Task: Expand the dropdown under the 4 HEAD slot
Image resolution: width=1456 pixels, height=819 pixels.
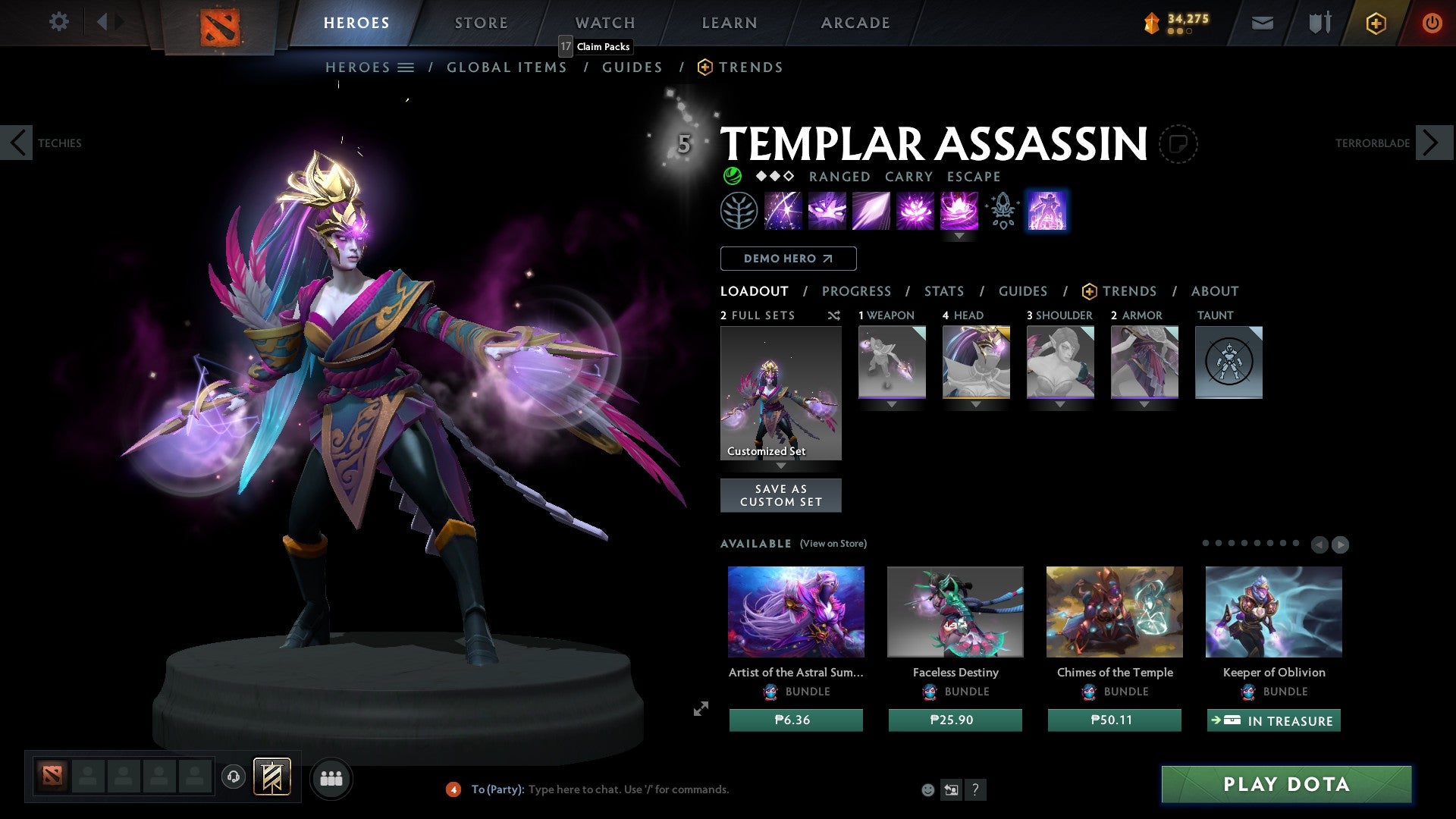Action: [x=976, y=404]
